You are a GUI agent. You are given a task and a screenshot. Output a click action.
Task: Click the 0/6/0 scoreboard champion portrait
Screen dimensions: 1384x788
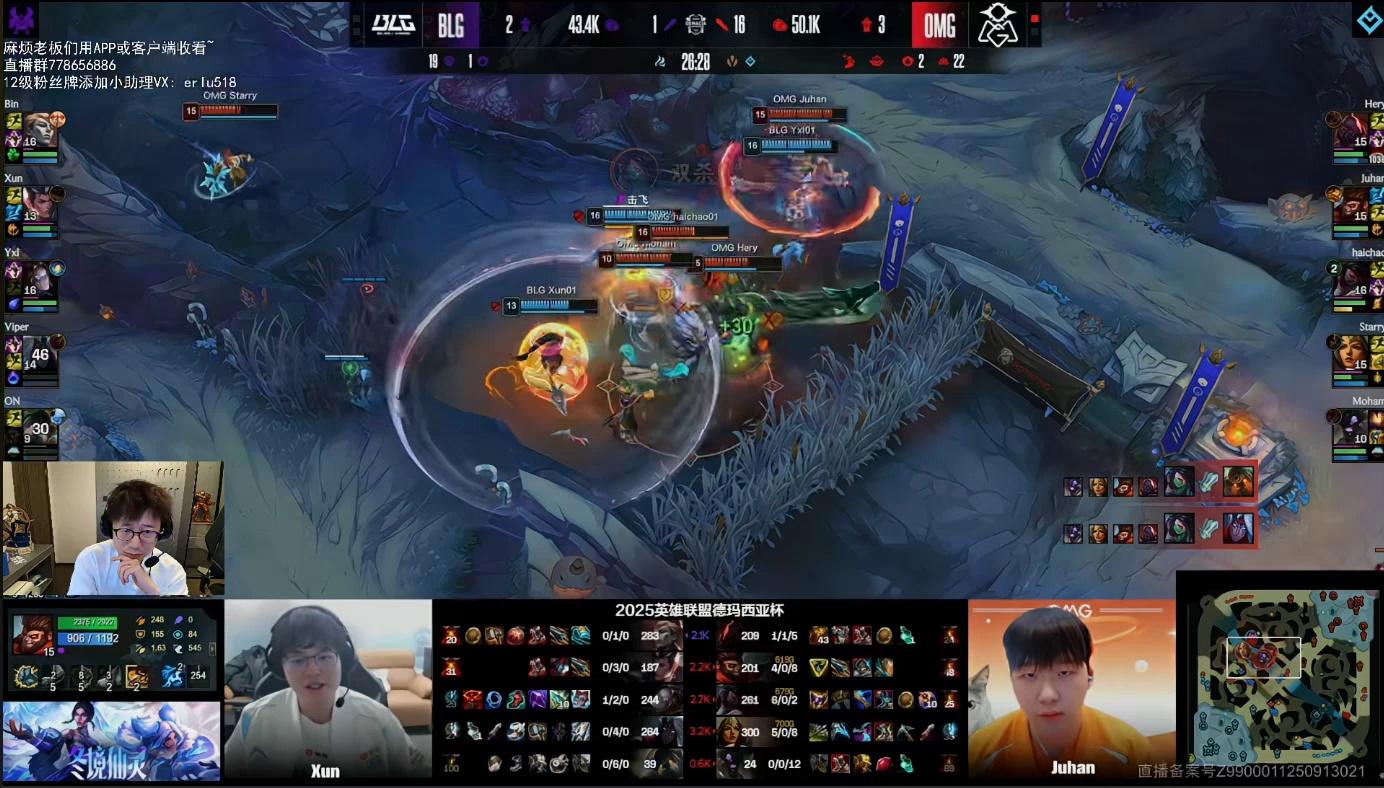[x=669, y=764]
